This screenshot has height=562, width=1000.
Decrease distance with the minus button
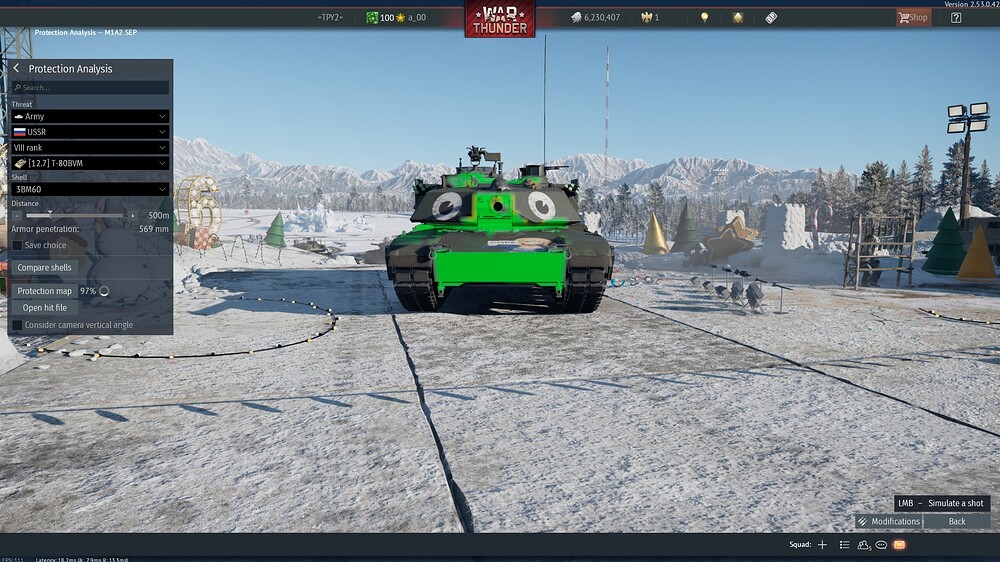(x=18, y=215)
